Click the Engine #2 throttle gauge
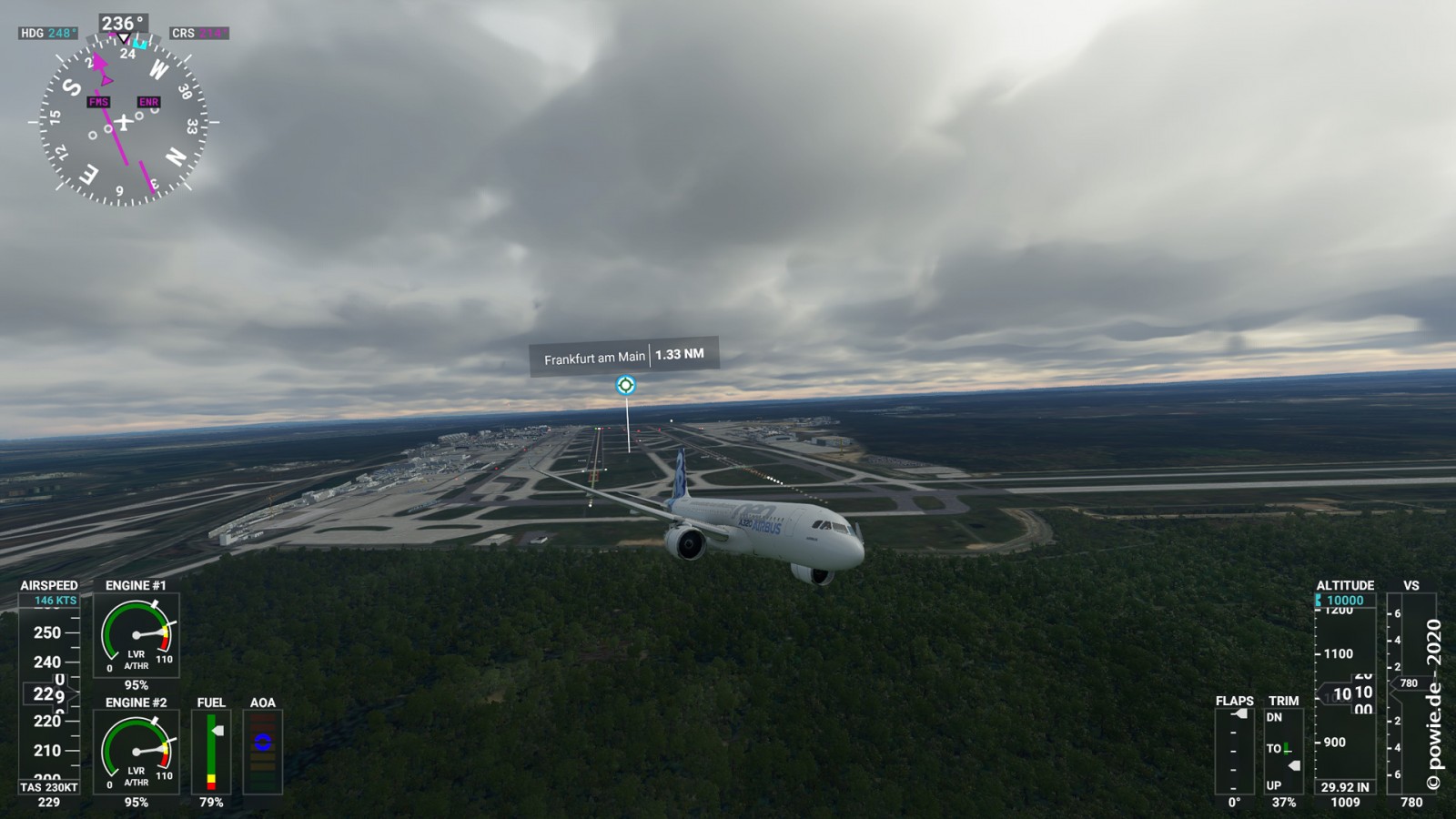The height and width of the screenshot is (819, 1456). [x=136, y=751]
